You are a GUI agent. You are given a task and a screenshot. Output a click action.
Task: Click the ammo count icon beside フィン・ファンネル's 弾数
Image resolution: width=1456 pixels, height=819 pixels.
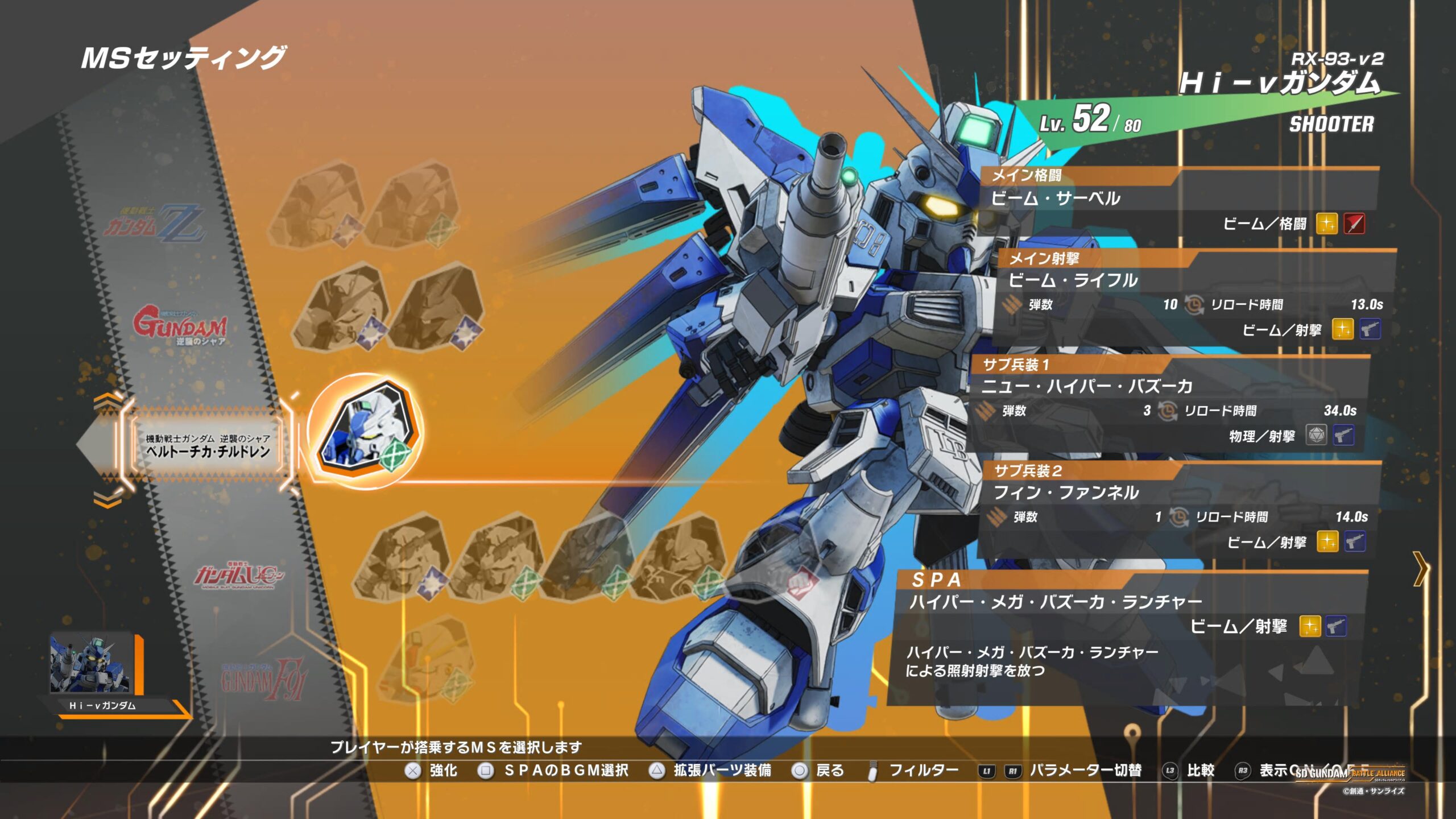click(995, 516)
